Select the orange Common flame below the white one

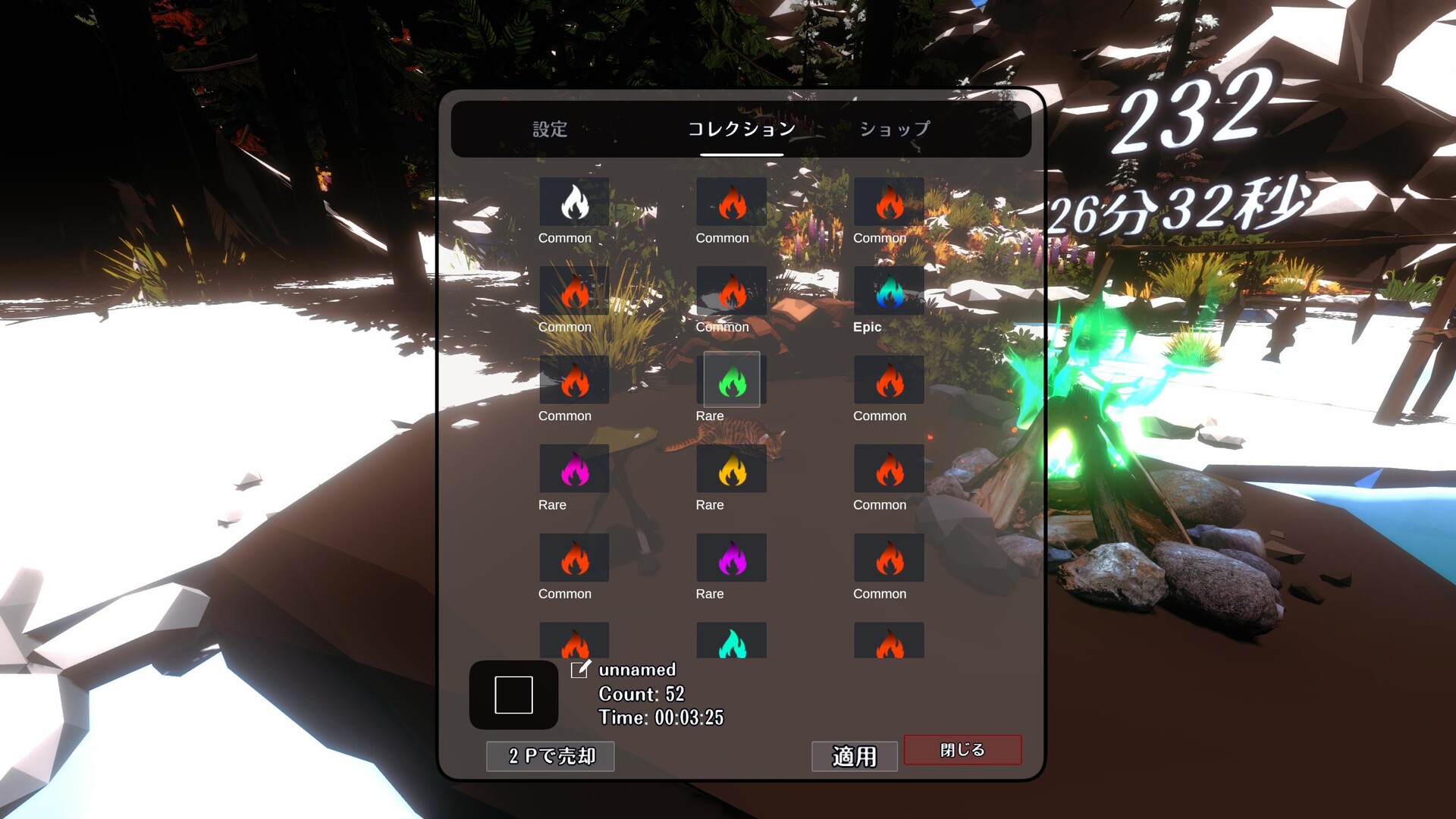coord(574,291)
